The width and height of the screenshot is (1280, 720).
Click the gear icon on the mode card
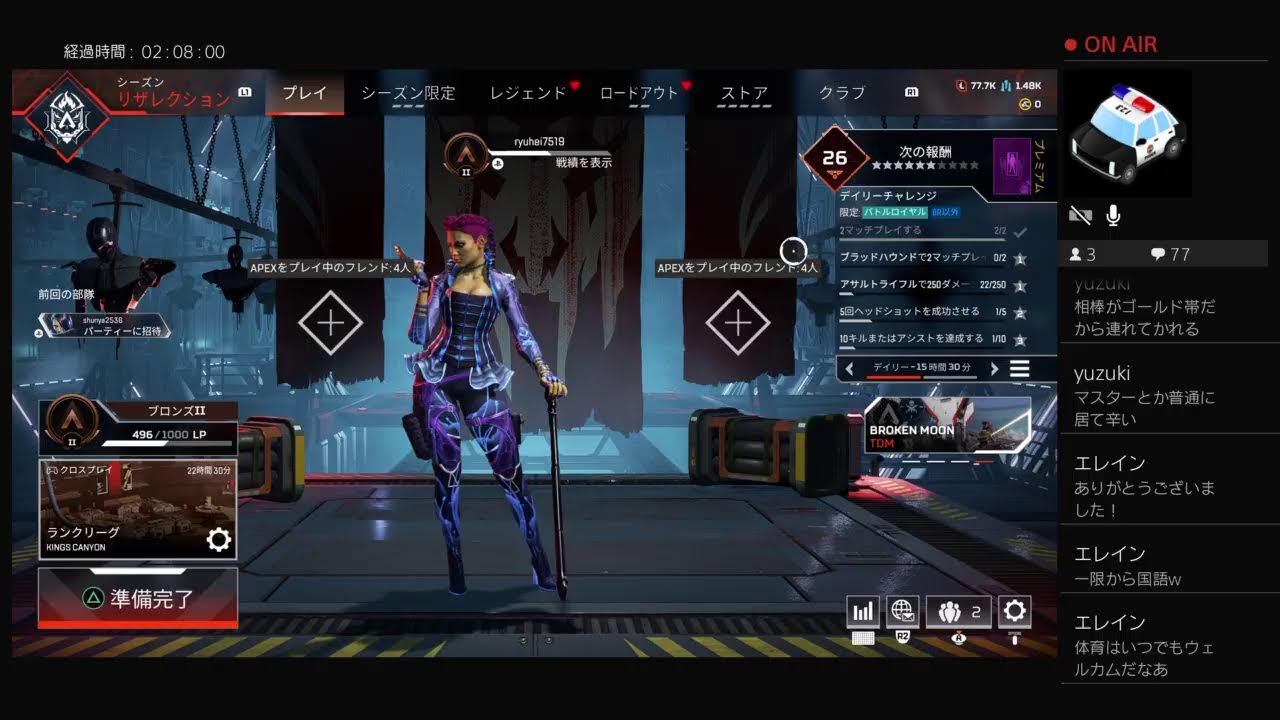(218, 541)
